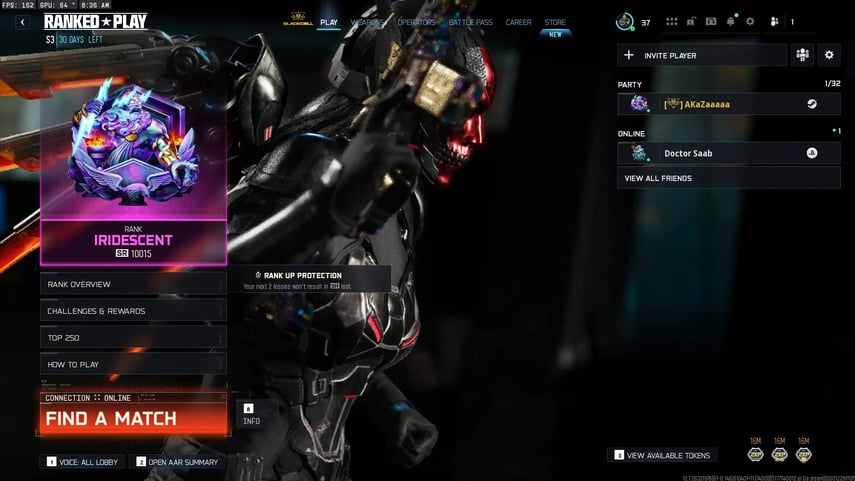
Task: Go to the Career tab
Action: (x=518, y=22)
